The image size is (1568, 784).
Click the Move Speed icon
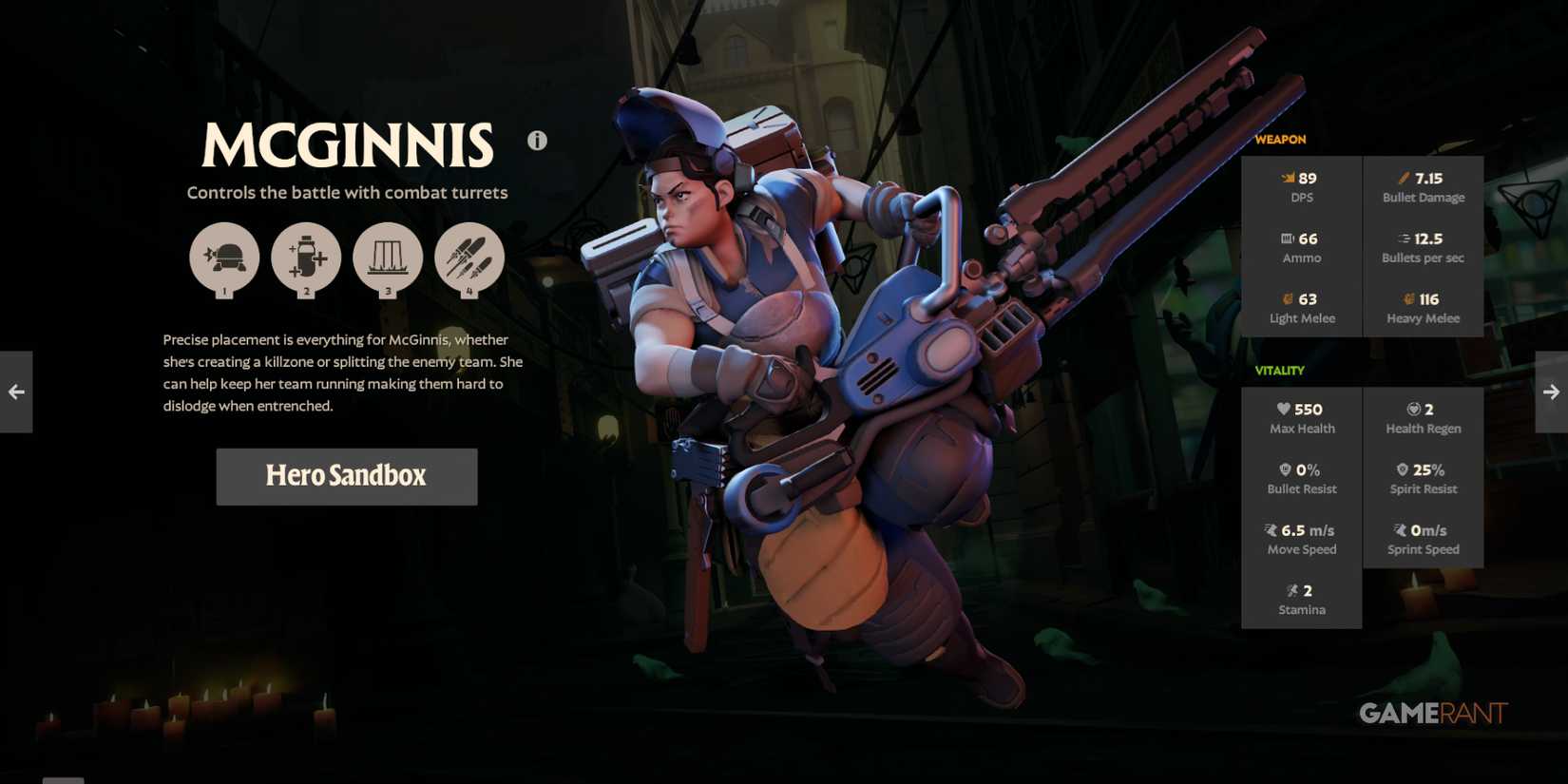click(x=1271, y=530)
